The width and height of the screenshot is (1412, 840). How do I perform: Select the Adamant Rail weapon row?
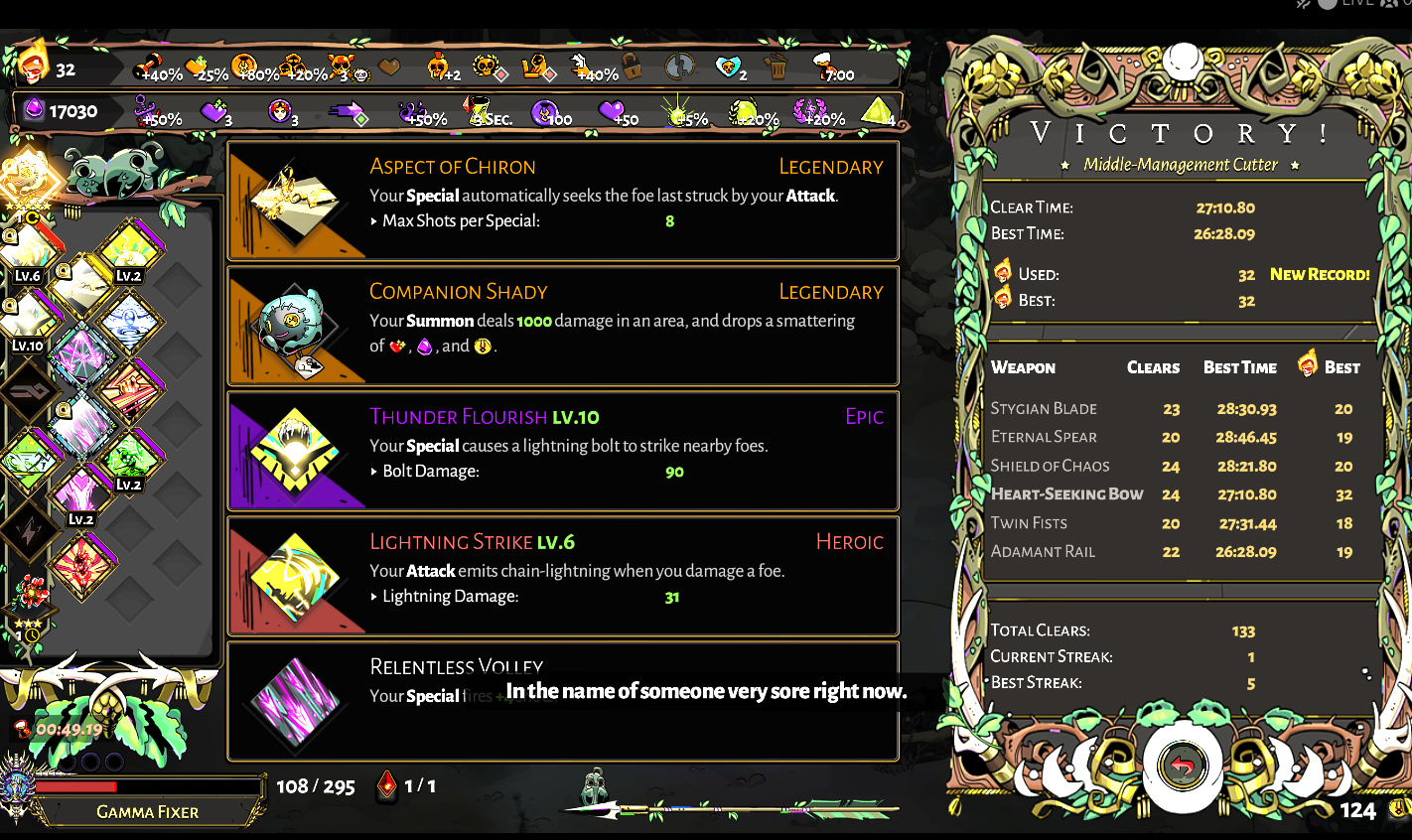coord(1172,552)
